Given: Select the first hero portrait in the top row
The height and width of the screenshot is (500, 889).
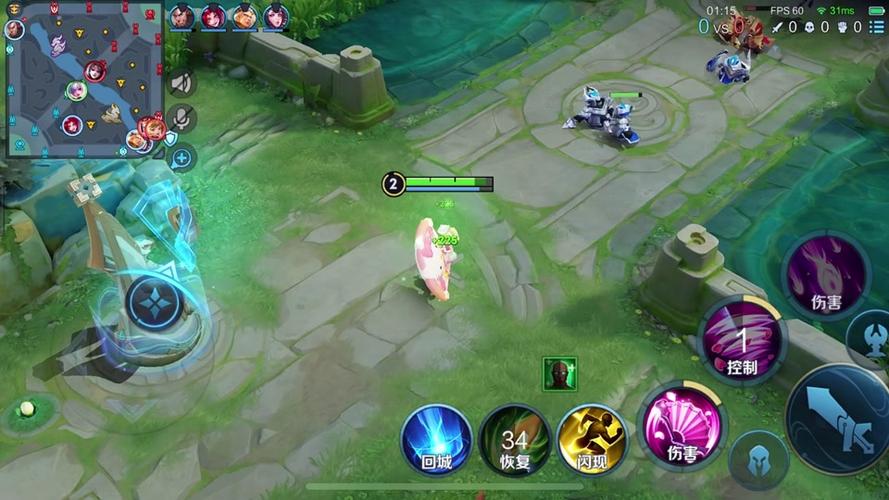Looking at the screenshot, I should click(182, 16).
